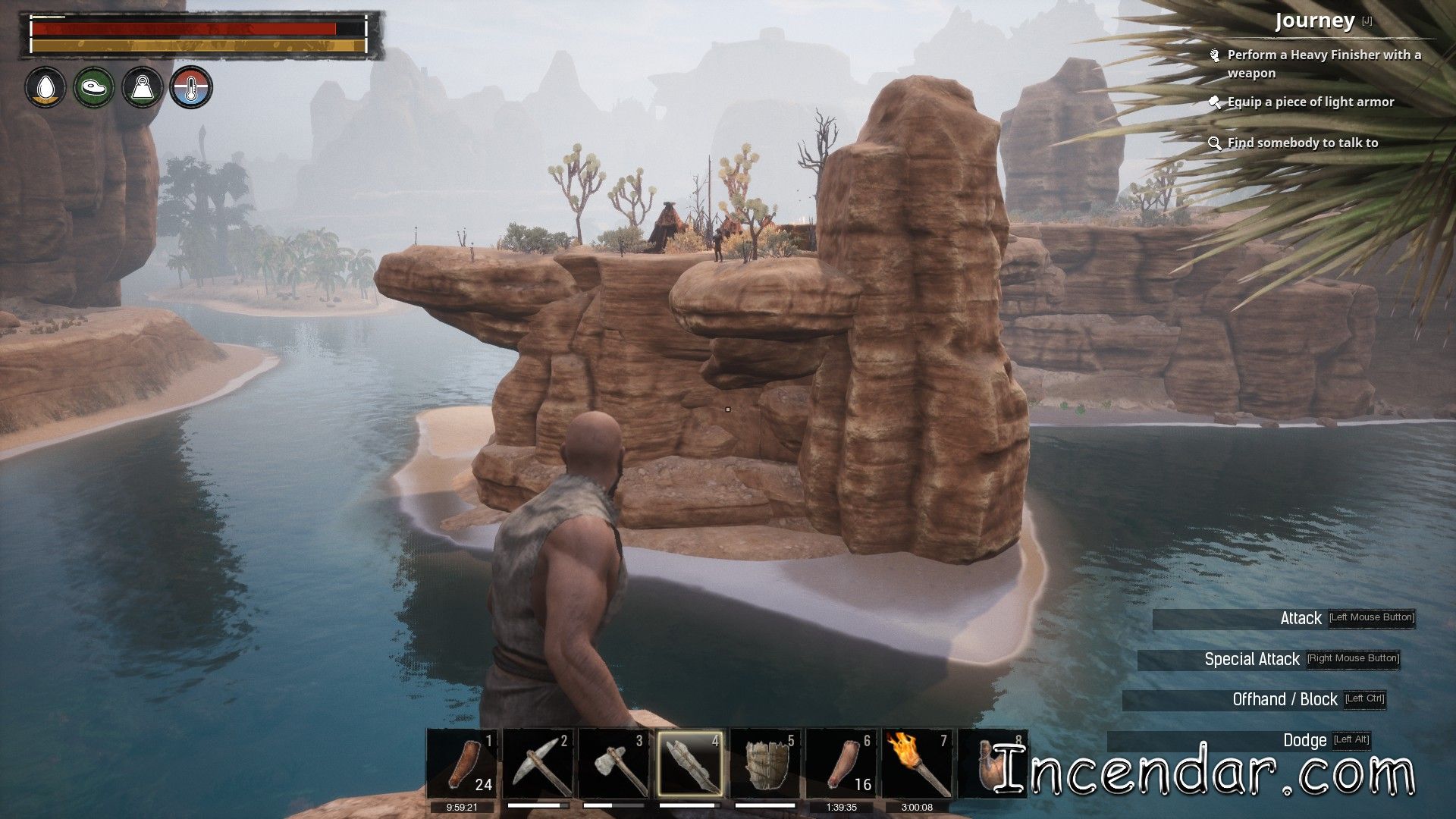Click the thermometer temperature icon
Screen dimensions: 1456x819
tap(191, 88)
